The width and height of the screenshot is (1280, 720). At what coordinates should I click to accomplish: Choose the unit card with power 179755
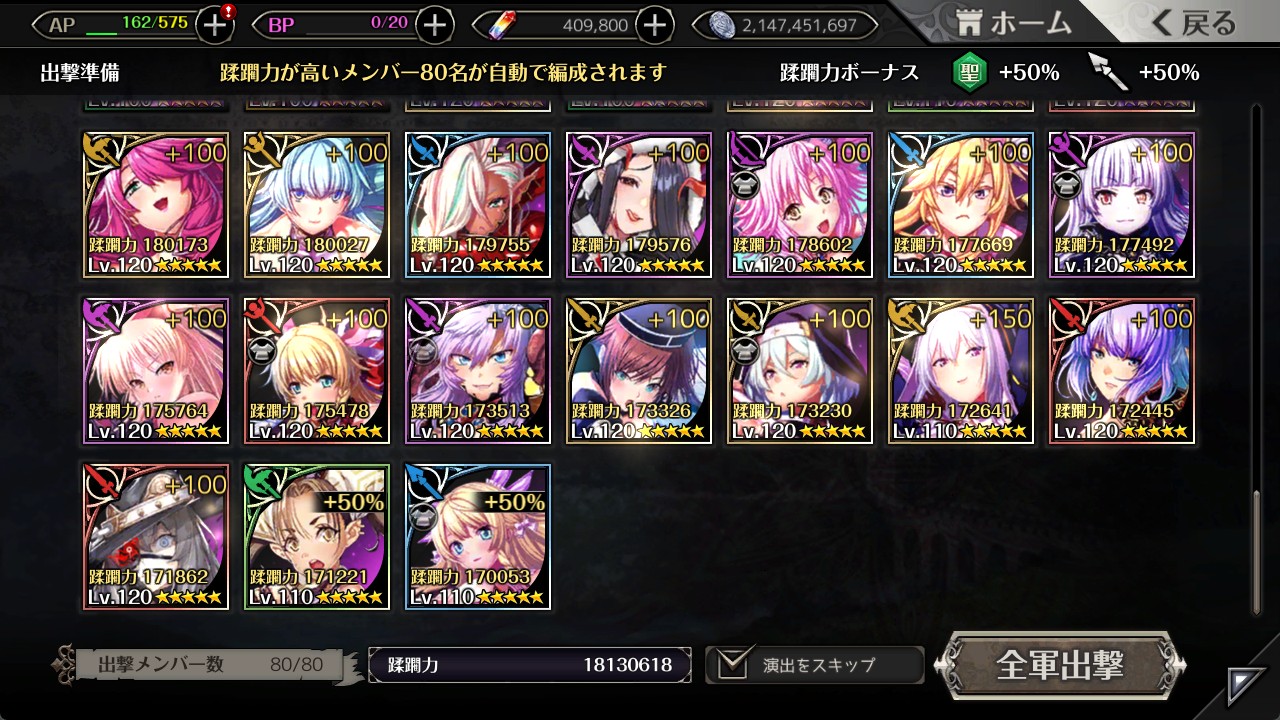coord(478,205)
